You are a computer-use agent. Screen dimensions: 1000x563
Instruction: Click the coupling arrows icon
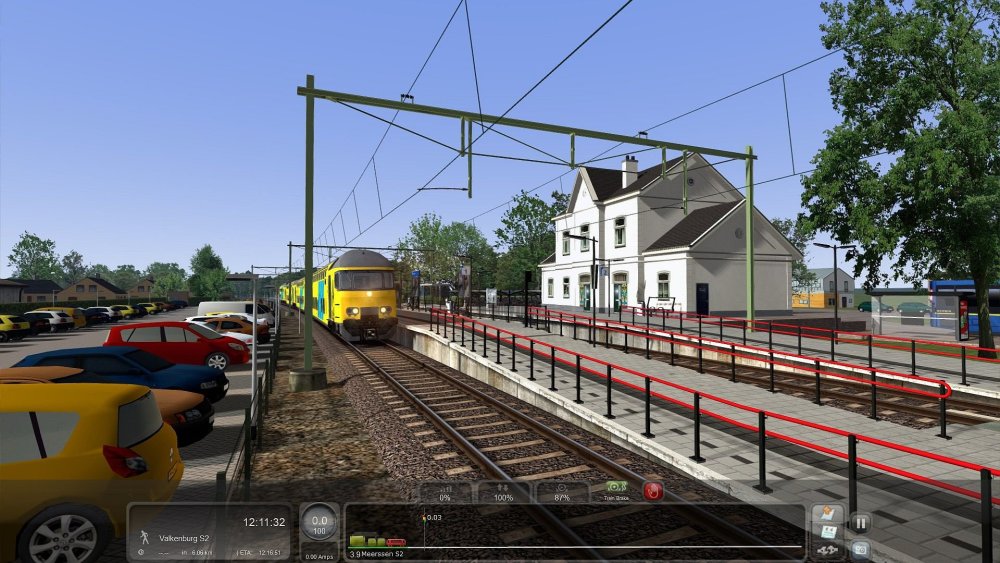point(827,550)
